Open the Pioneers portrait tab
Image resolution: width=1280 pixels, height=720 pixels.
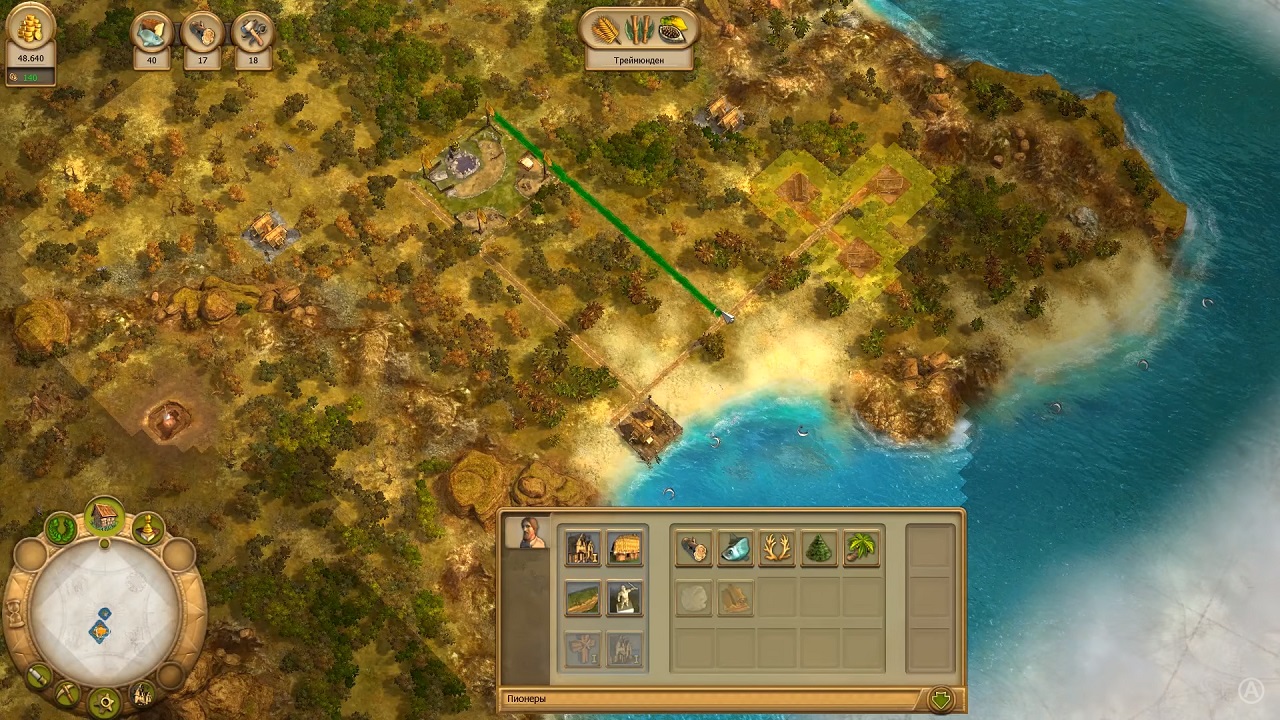tap(527, 532)
